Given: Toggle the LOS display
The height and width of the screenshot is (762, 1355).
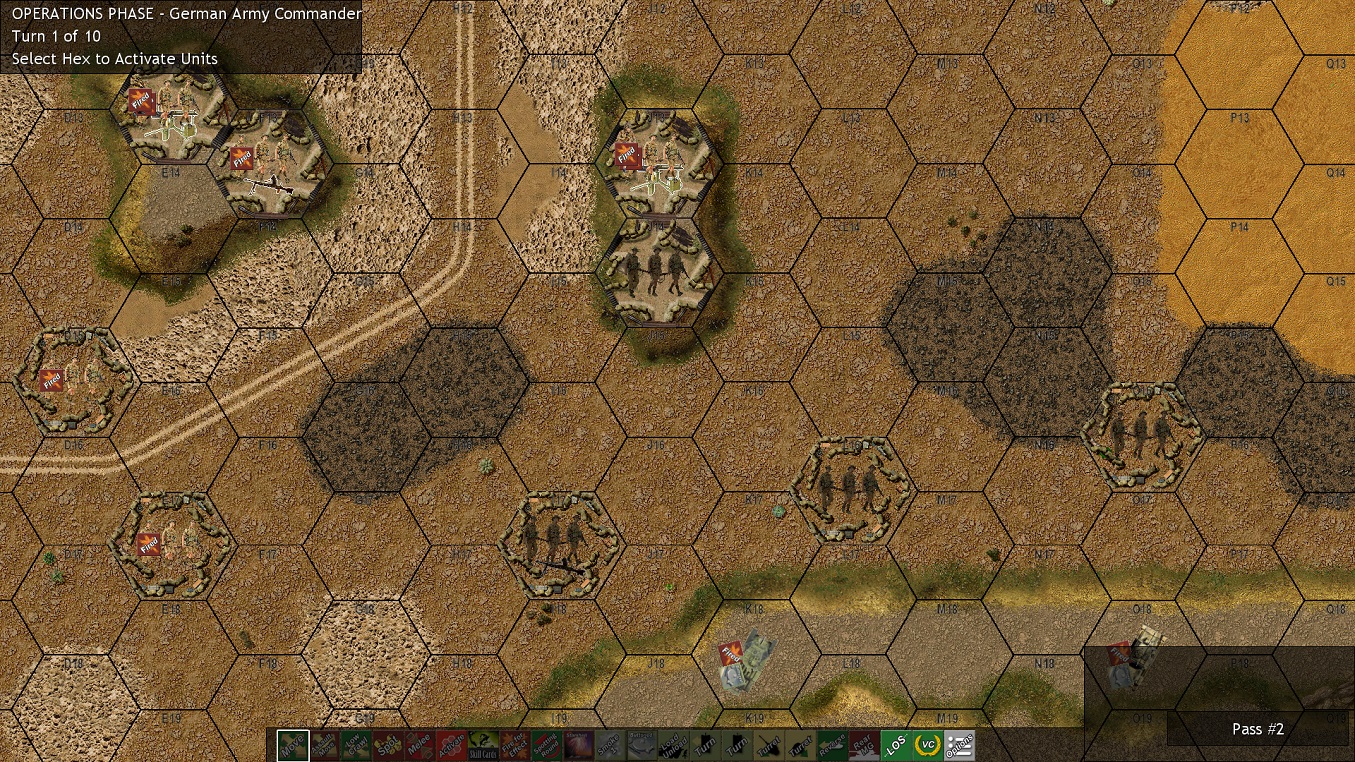Looking at the screenshot, I should [x=895, y=745].
